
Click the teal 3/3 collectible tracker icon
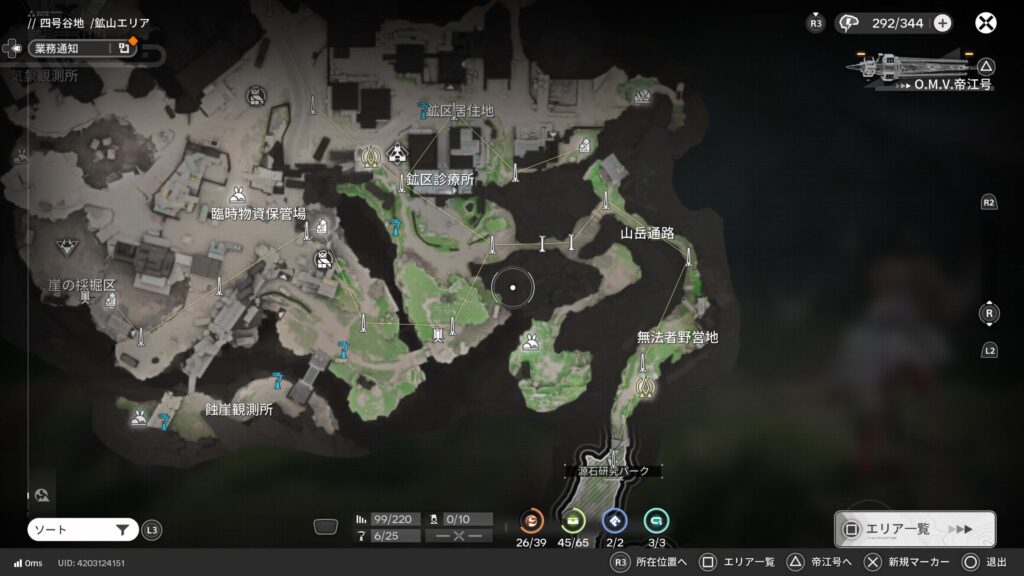(x=657, y=520)
